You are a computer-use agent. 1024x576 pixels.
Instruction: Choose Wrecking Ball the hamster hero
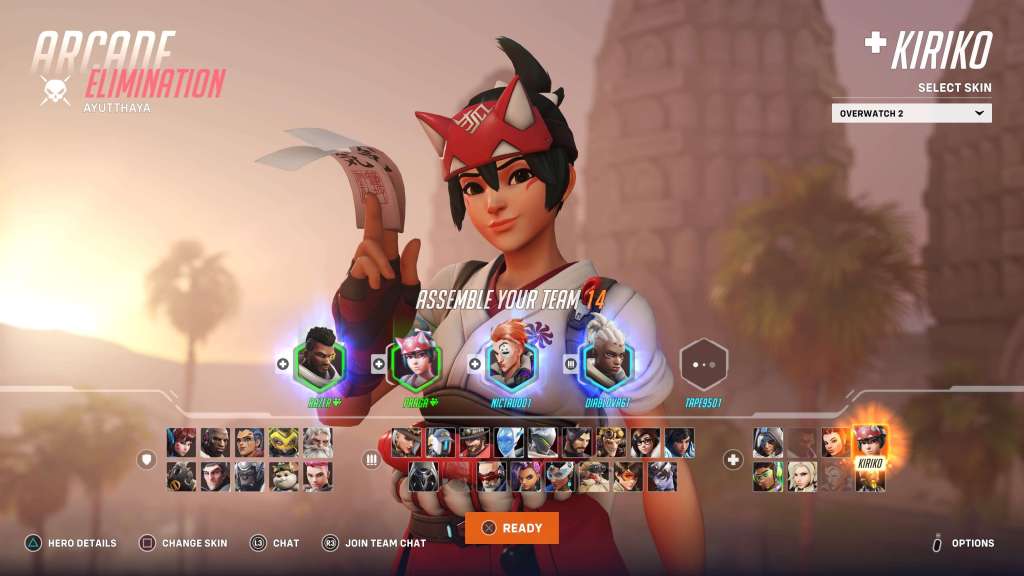284,476
